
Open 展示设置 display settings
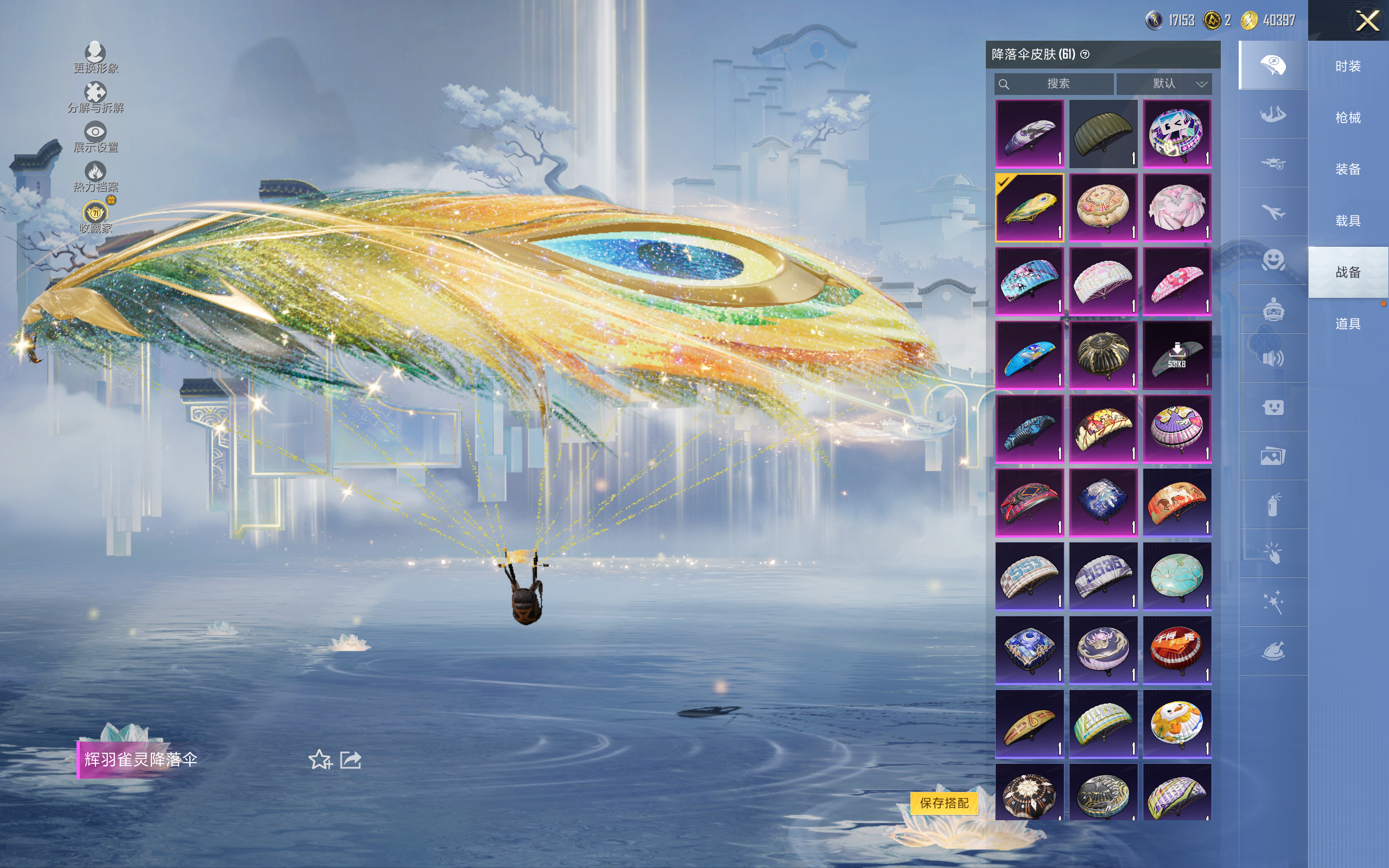(x=95, y=137)
